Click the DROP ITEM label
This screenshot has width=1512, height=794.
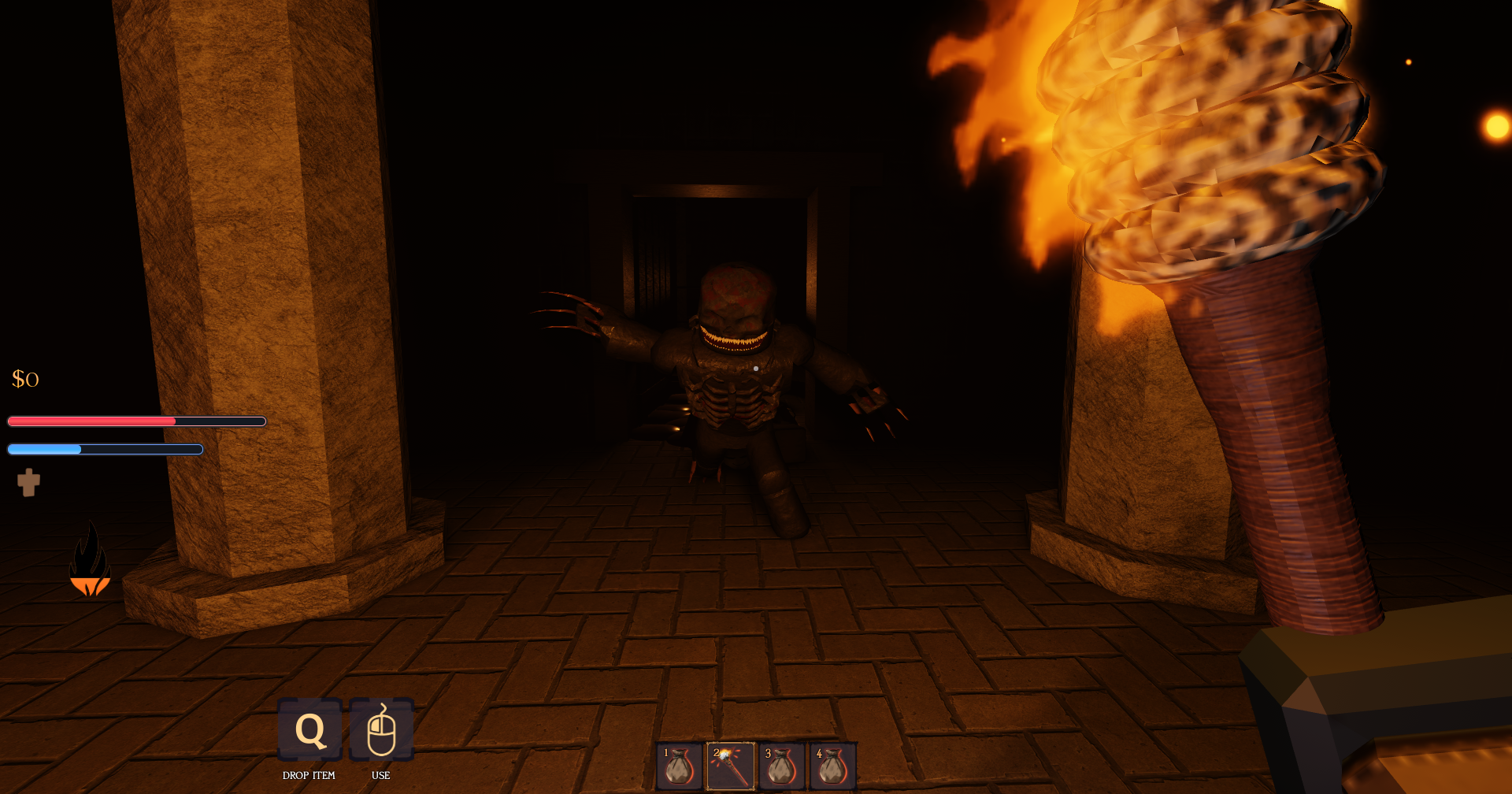click(x=309, y=775)
